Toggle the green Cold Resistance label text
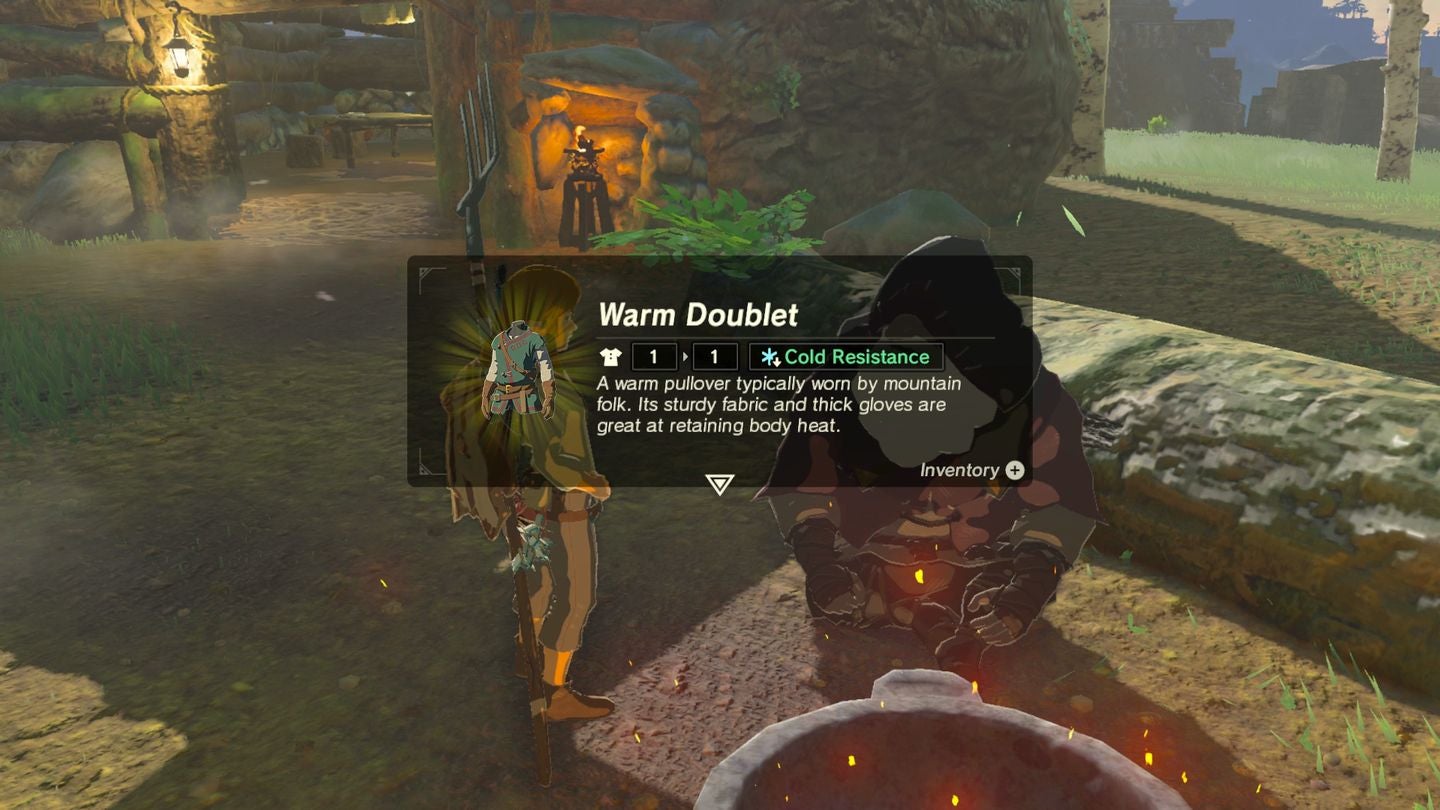The width and height of the screenshot is (1440, 810). pyautogui.click(x=857, y=356)
